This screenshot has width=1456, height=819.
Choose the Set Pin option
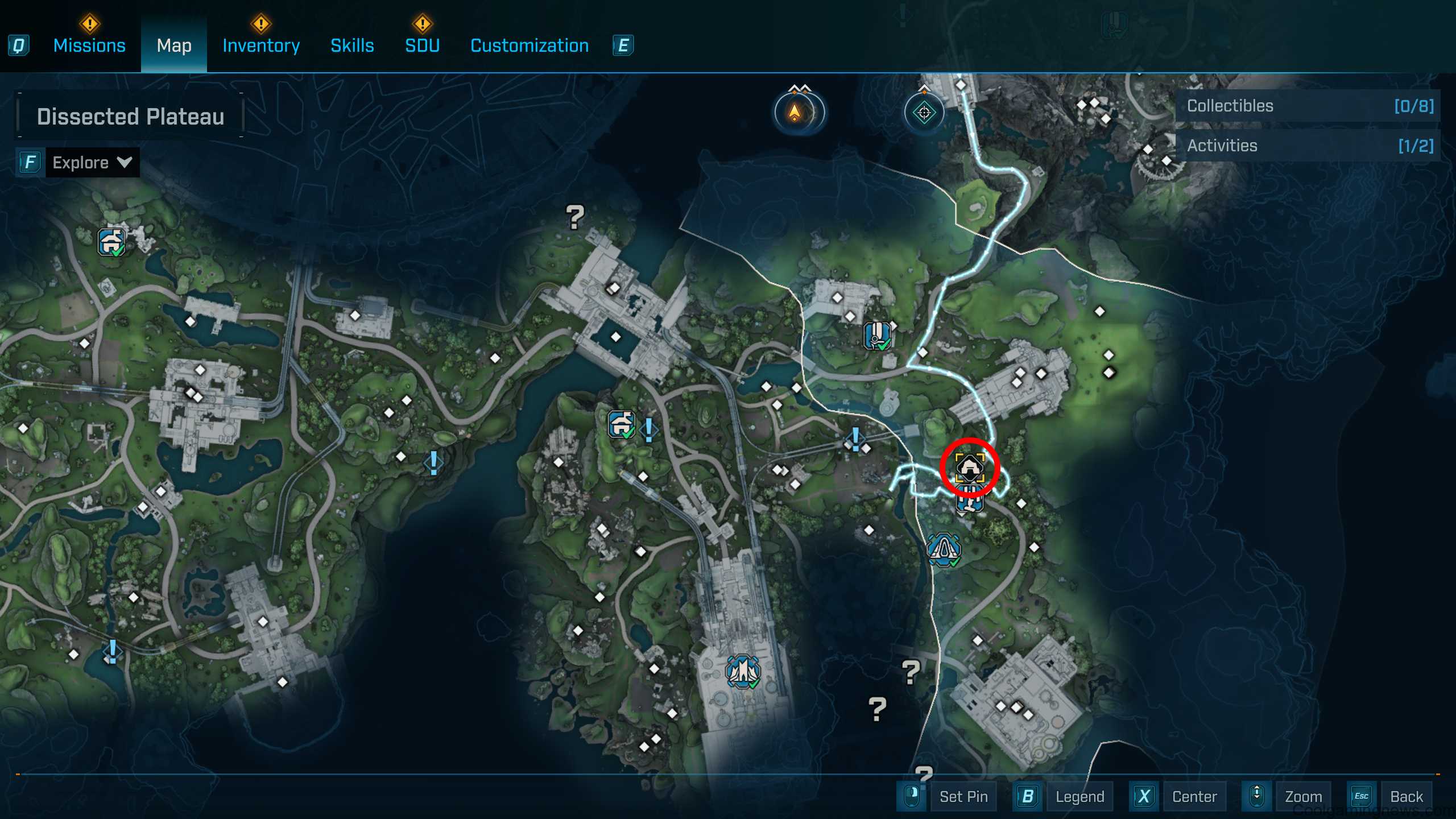(963, 796)
